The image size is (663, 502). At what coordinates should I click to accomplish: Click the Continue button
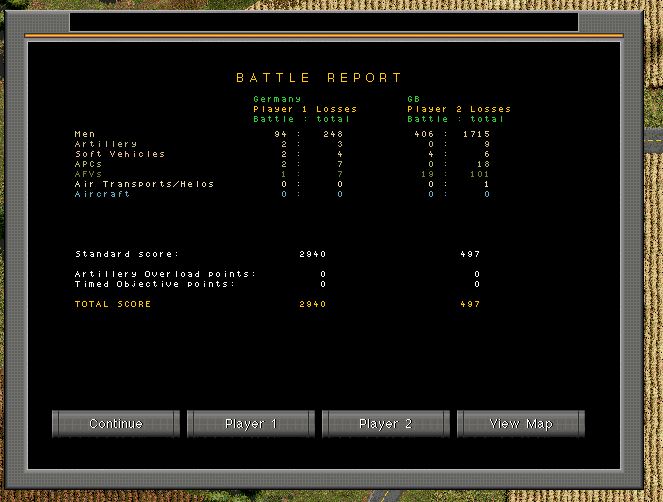tap(116, 424)
